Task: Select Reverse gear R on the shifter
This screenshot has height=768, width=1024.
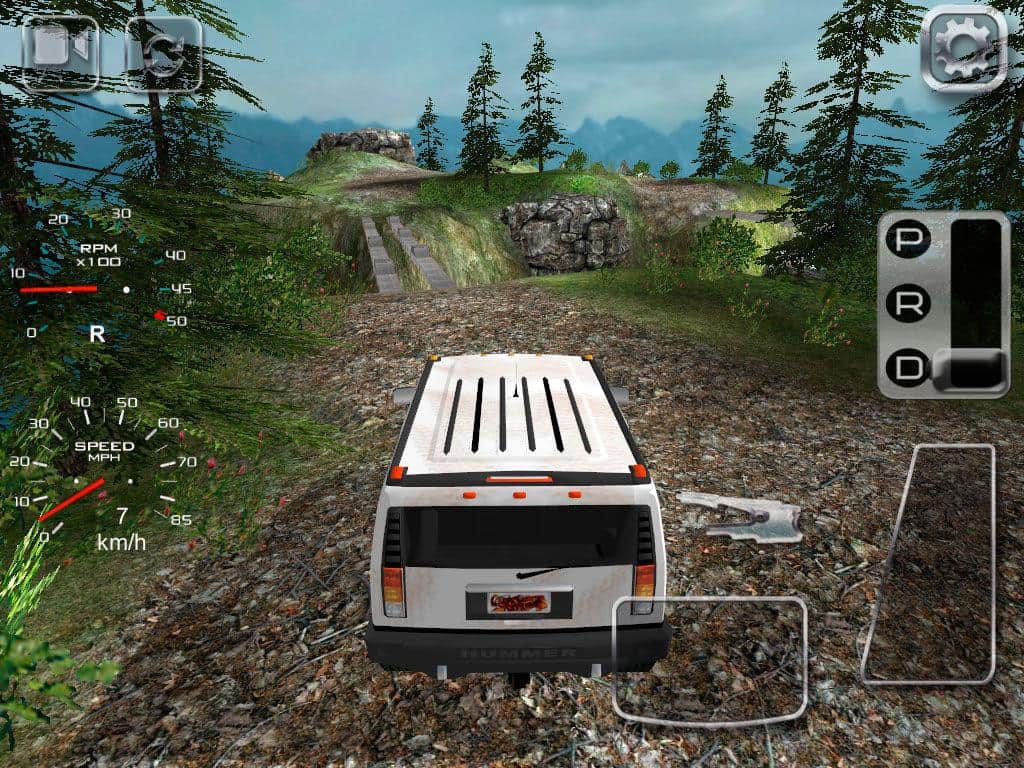Action: pos(910,304)
